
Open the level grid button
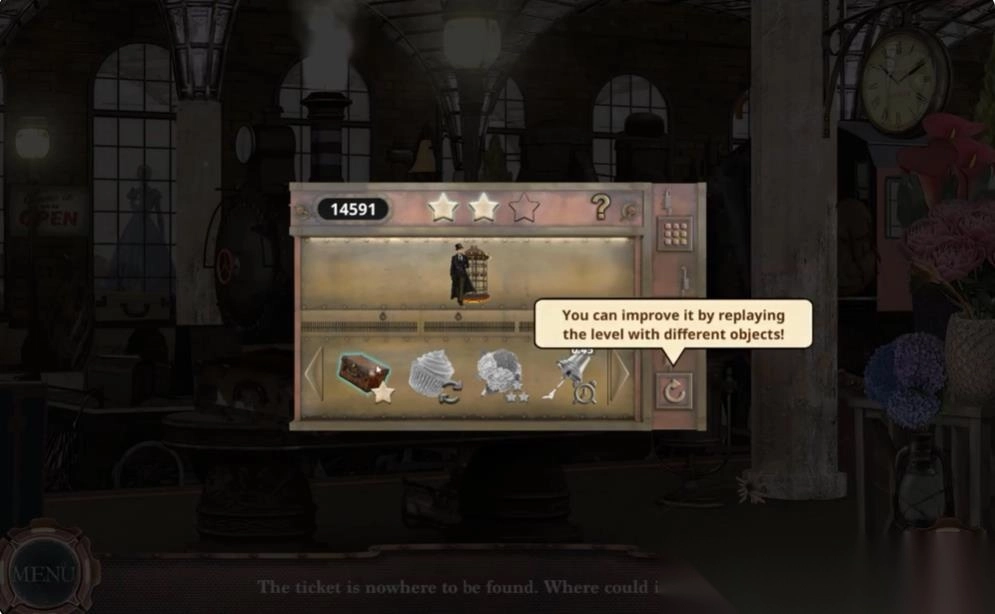coord(675,234)
